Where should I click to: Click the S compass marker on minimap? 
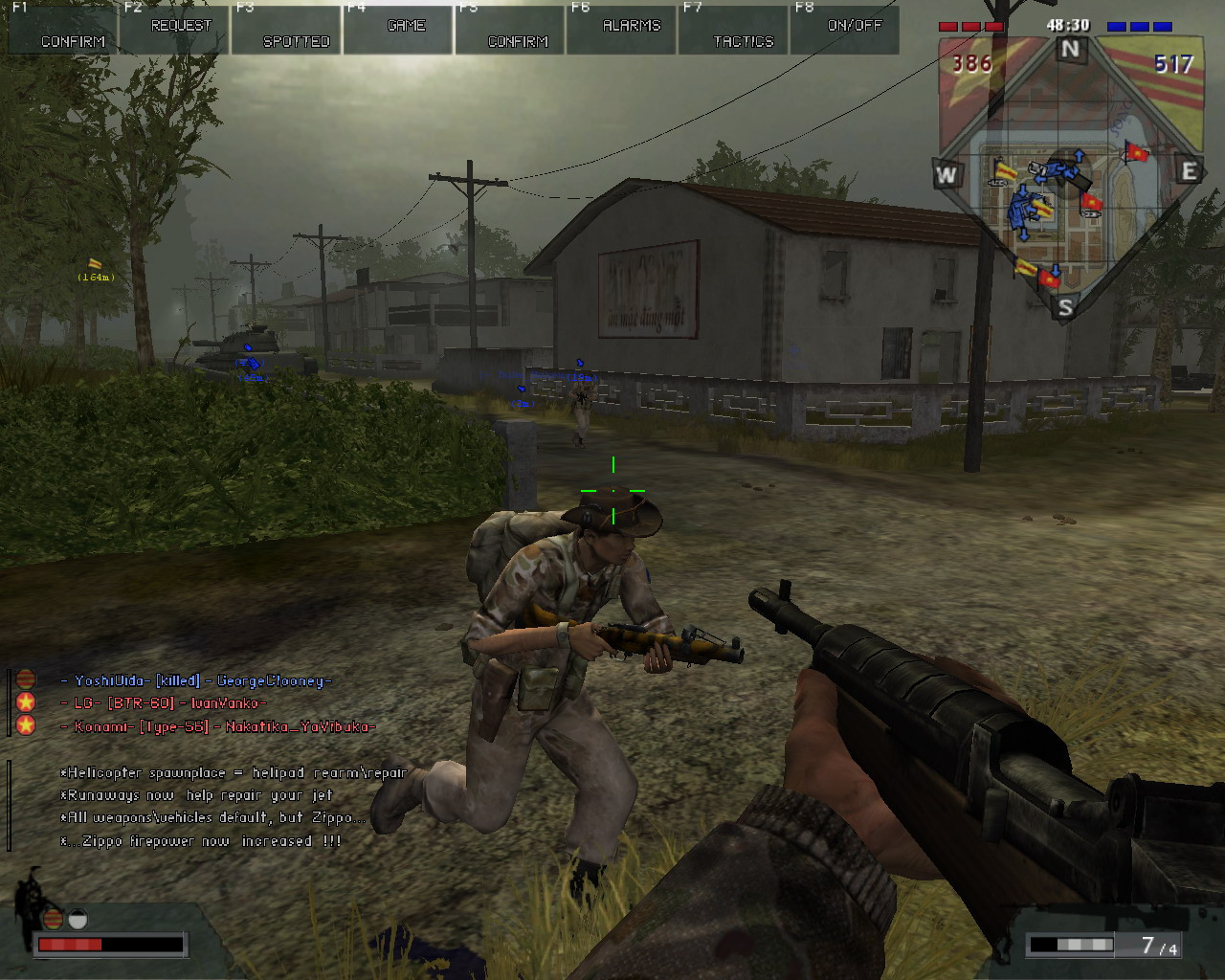(x=1065, y=307)
